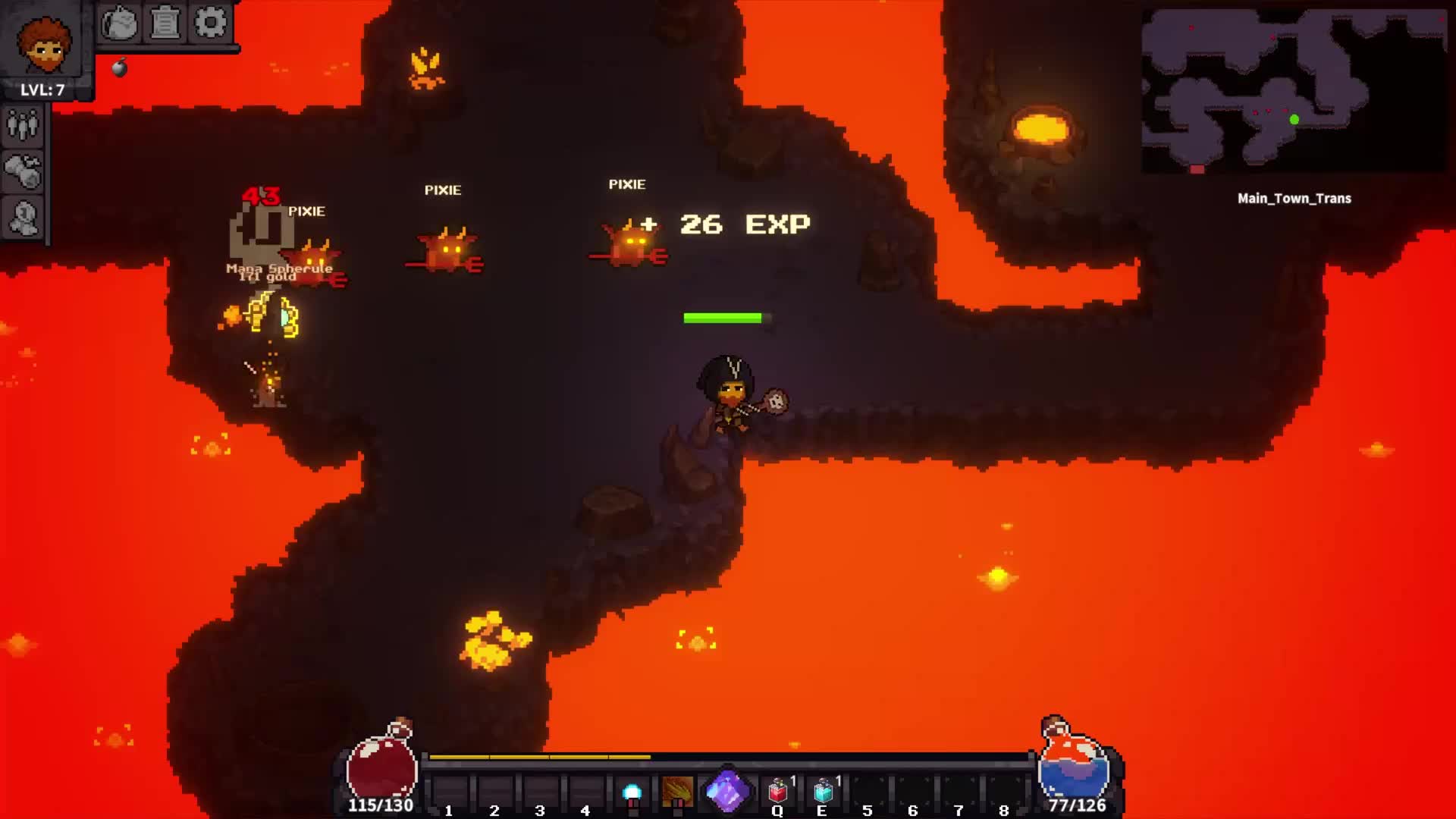Select the glowing blue orb skill

(x=632, y=793)
